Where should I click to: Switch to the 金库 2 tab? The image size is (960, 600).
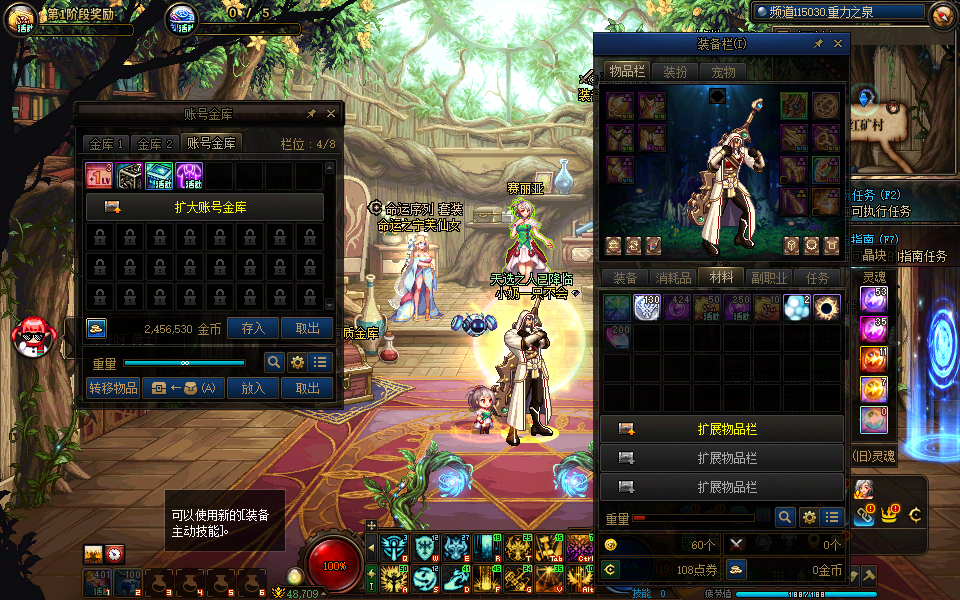[156, 144]
